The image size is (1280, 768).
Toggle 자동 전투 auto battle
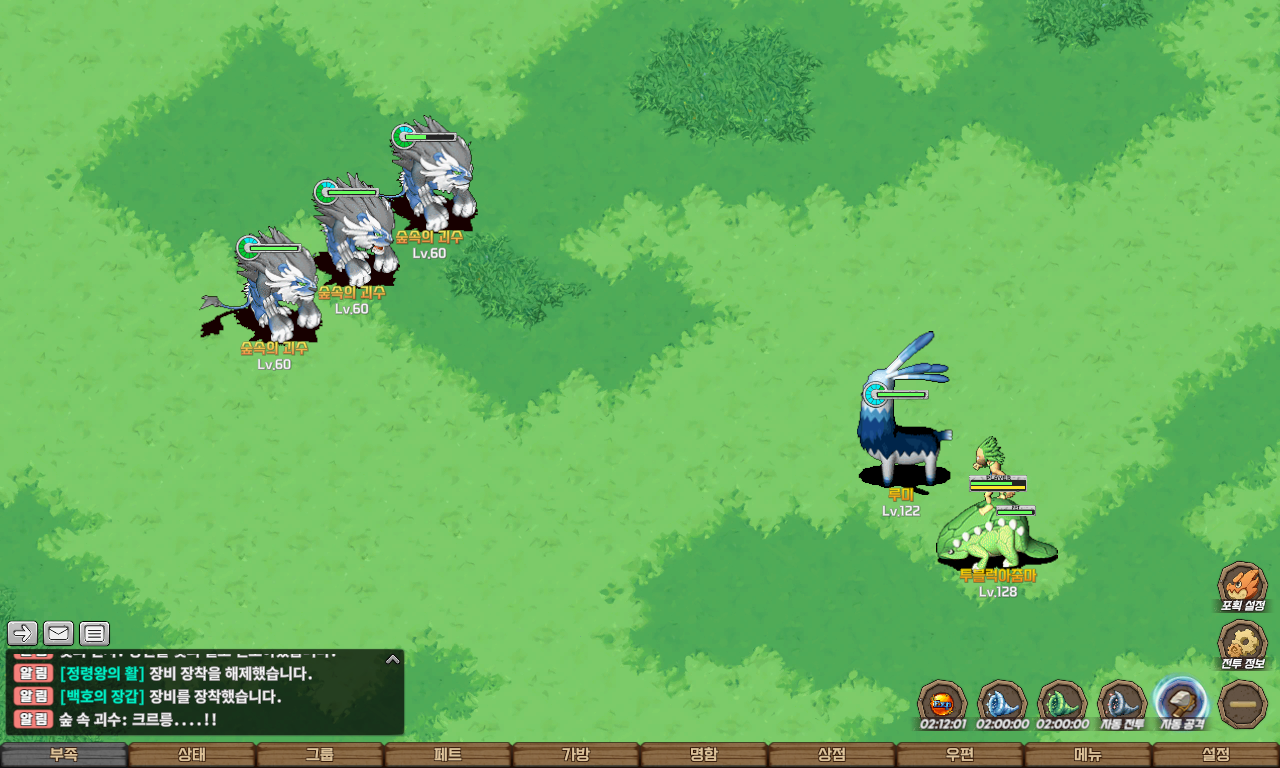[1122, 702]
